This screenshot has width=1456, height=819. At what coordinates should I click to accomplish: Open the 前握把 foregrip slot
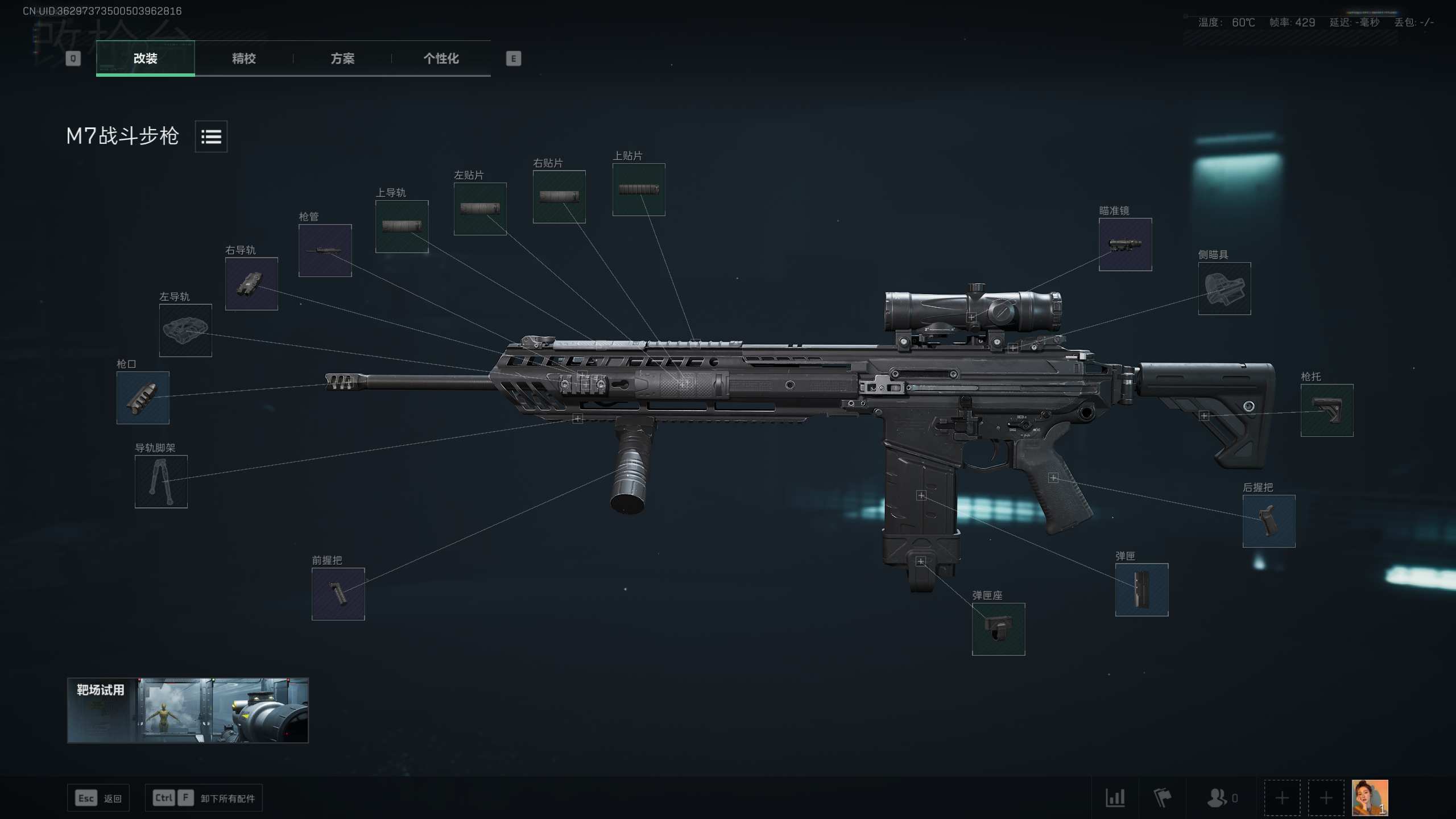(338, 594)
